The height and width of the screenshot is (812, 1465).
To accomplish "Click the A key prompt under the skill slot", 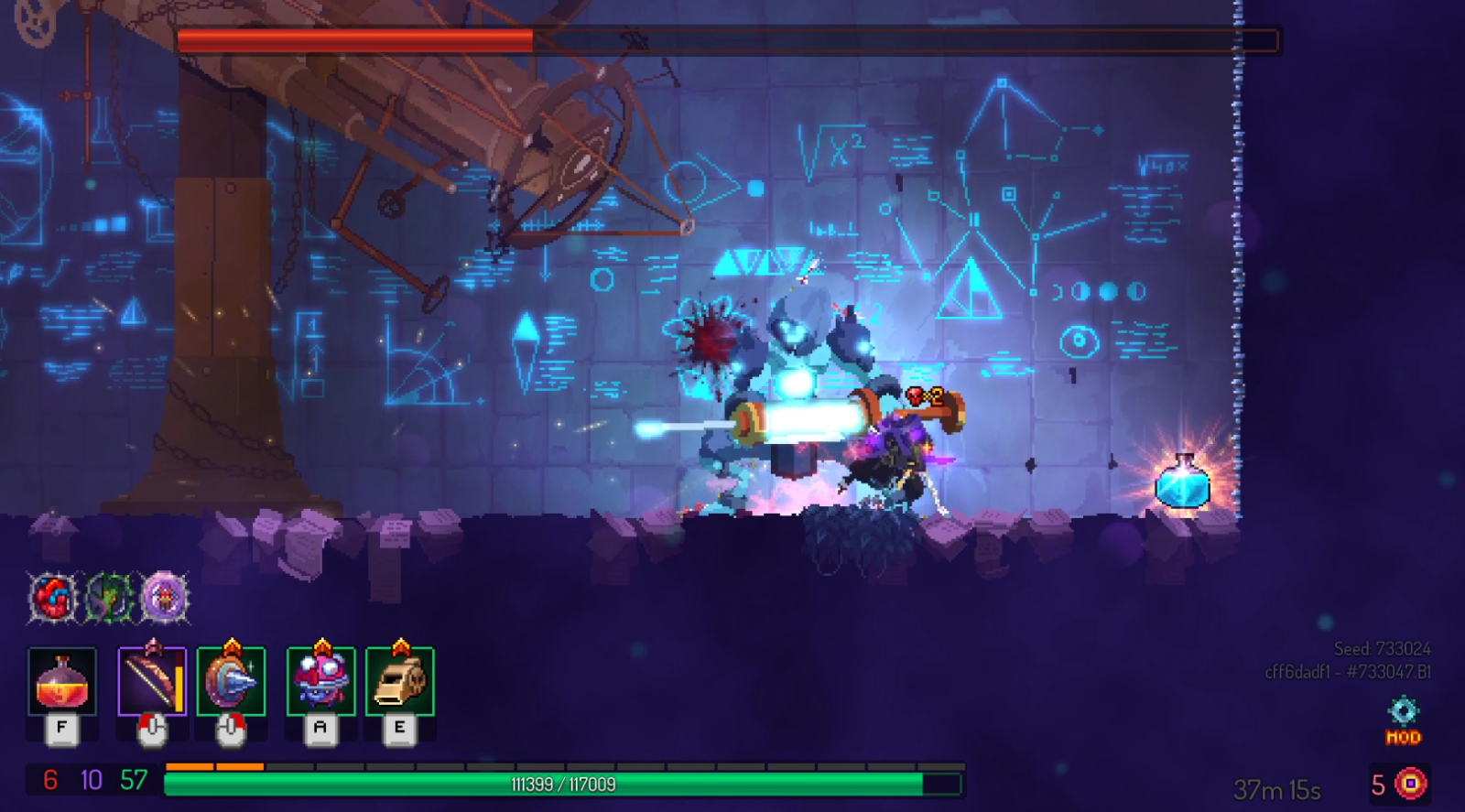I will [319, 729].
